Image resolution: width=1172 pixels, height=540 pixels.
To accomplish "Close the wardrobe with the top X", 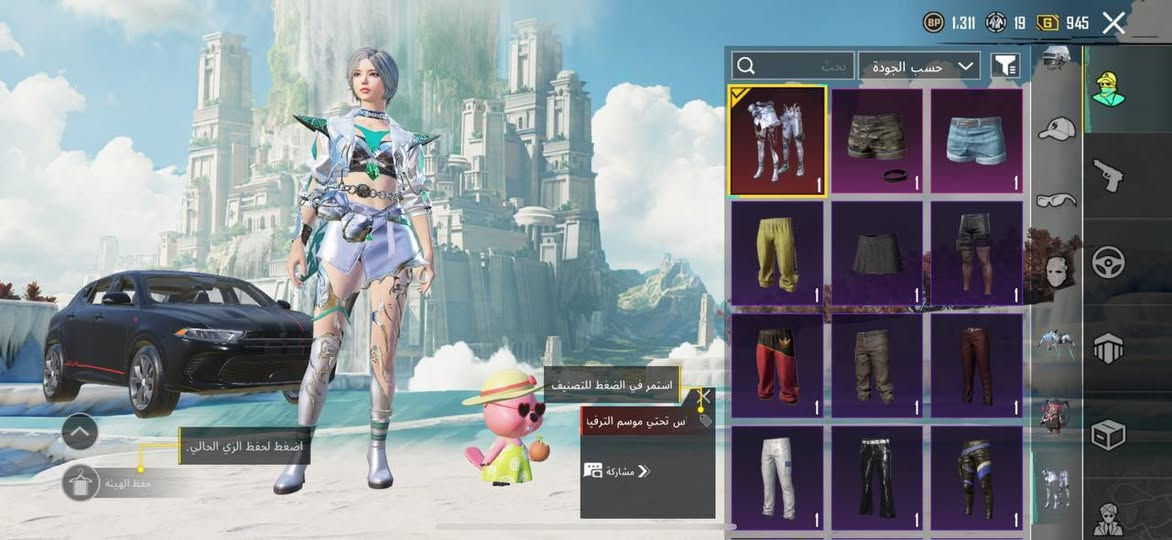I will tap(1113, 23).
